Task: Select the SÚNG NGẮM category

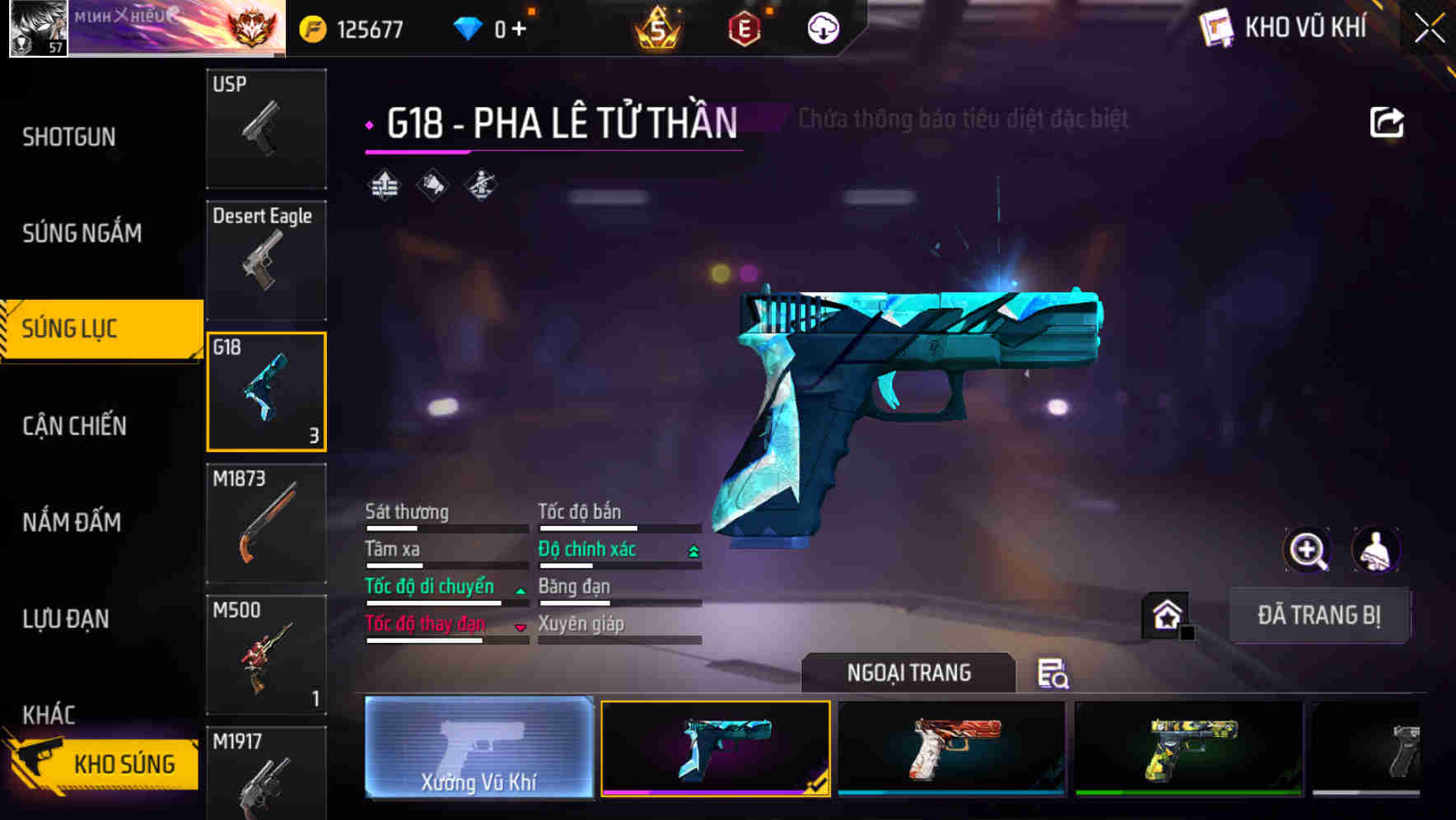Action: tap(81, 233)
